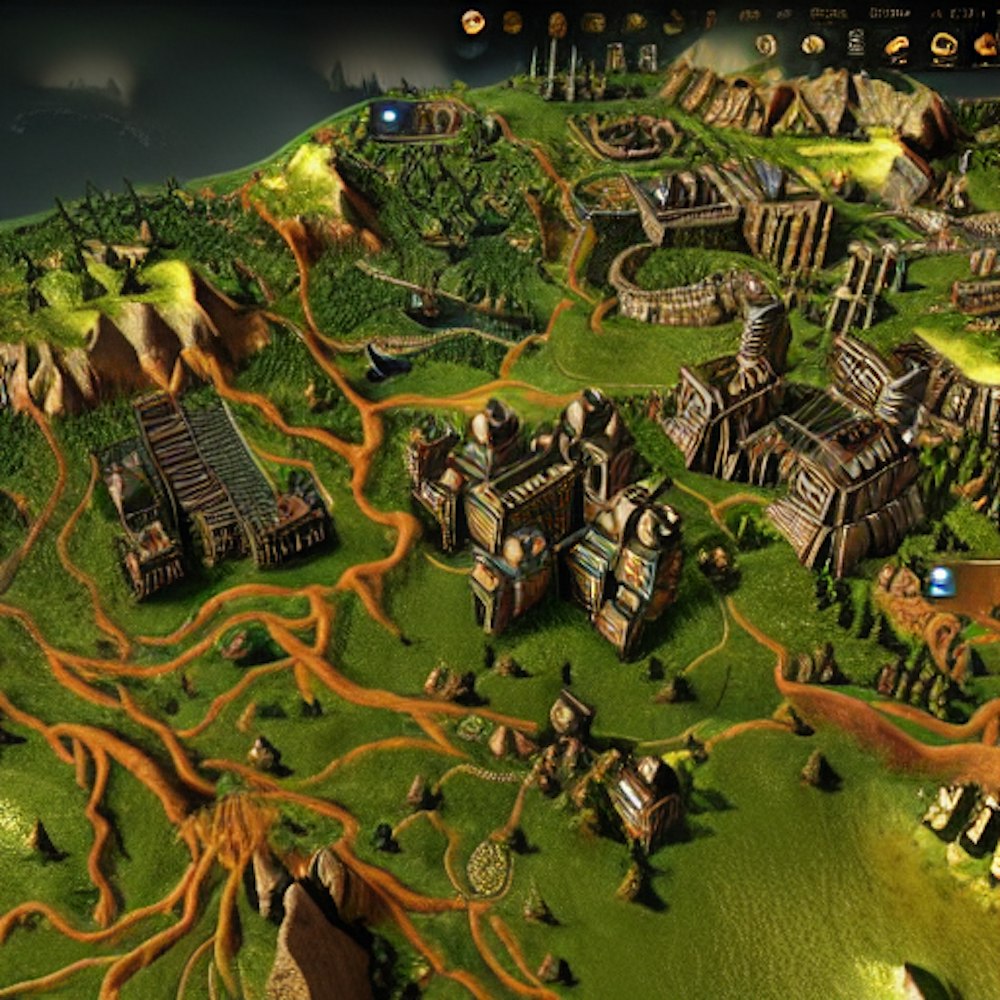Click the bright orange round icon starting the top bar

pyautogui.click(x=473, y=21)
